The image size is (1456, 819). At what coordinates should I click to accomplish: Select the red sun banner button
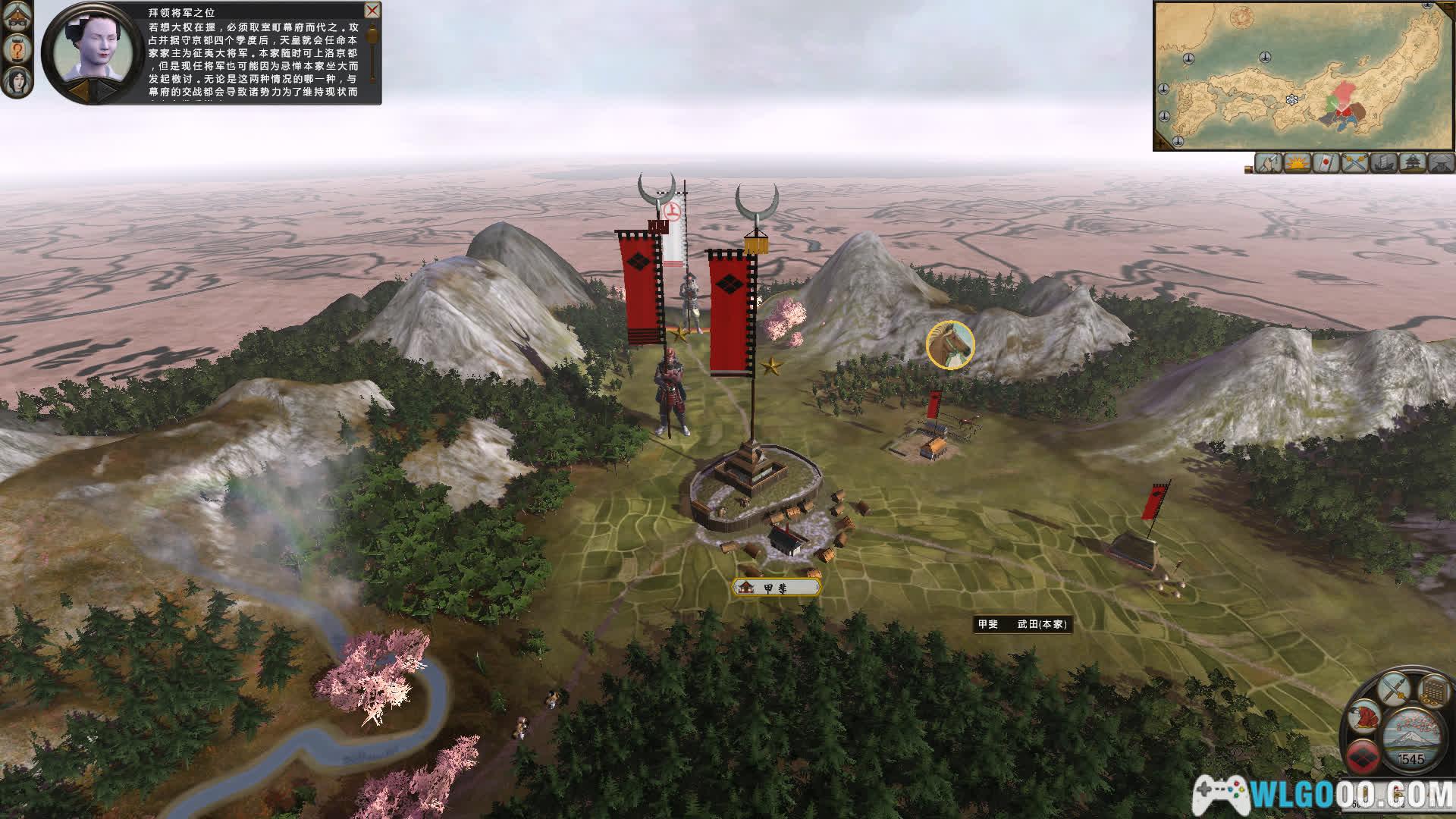click(1326, 163)
